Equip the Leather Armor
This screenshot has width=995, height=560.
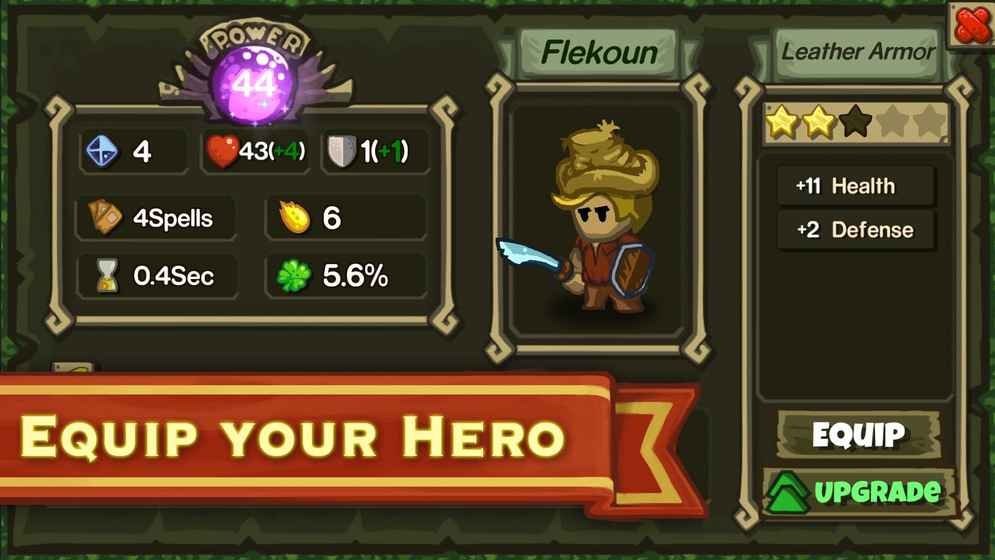click(858, 435)
